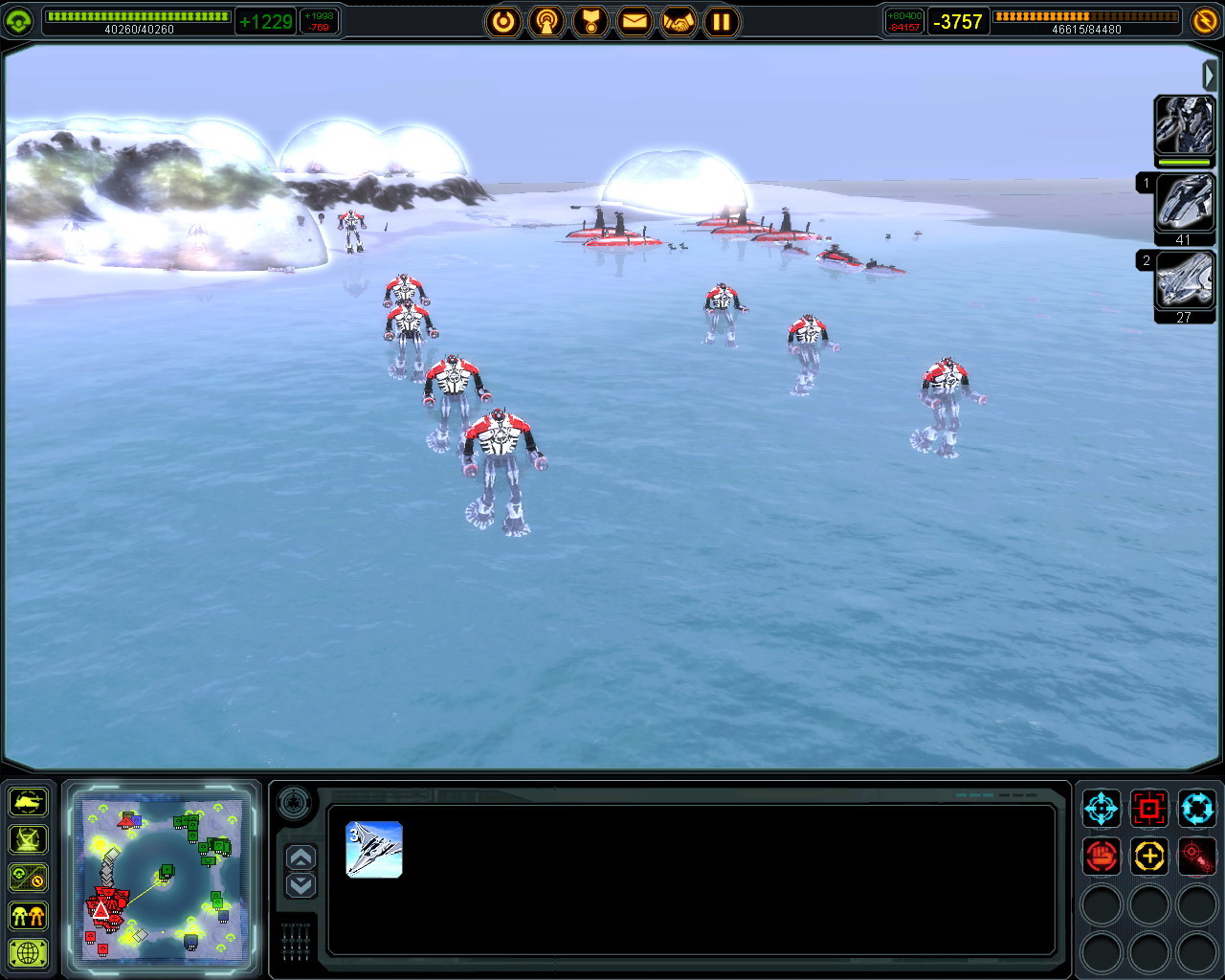This screenshot has width=1225, height=980.
Task: Select the tier 3 aircraft unit icon
Action: (374, 849)
